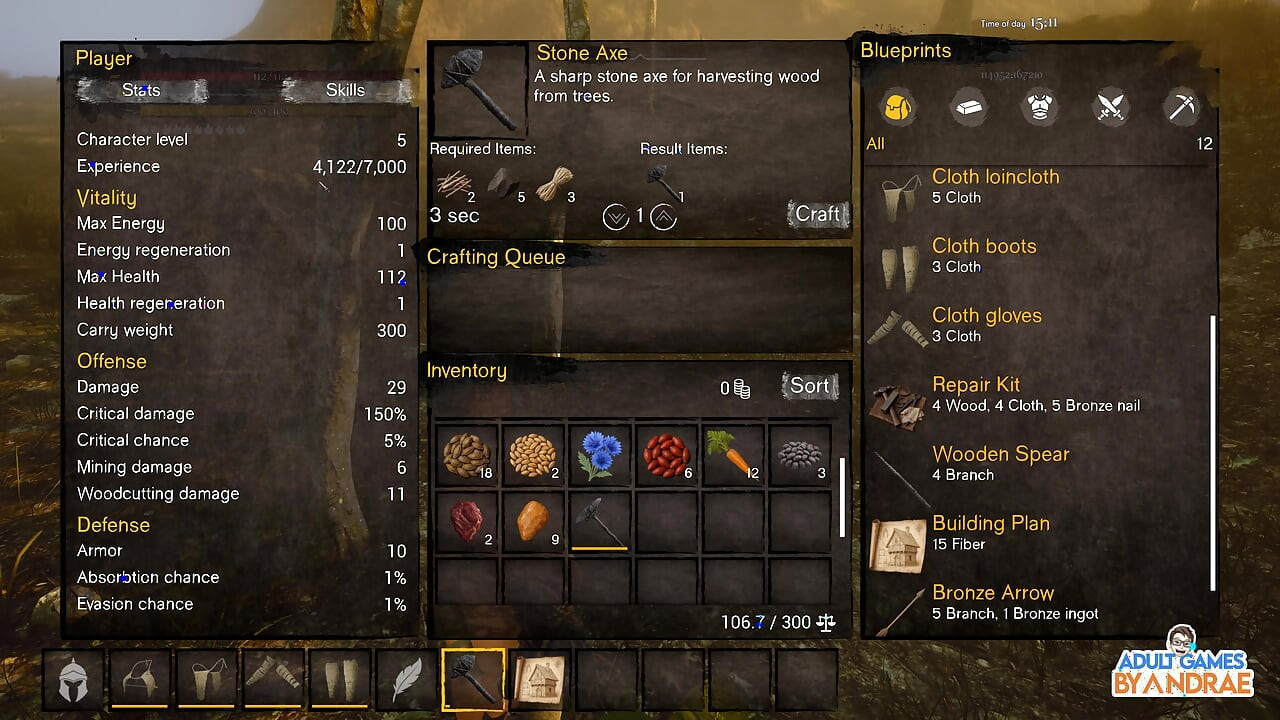Open the Stats tab
Screen dimensions: 1280x720
click(x=141, y=90)
